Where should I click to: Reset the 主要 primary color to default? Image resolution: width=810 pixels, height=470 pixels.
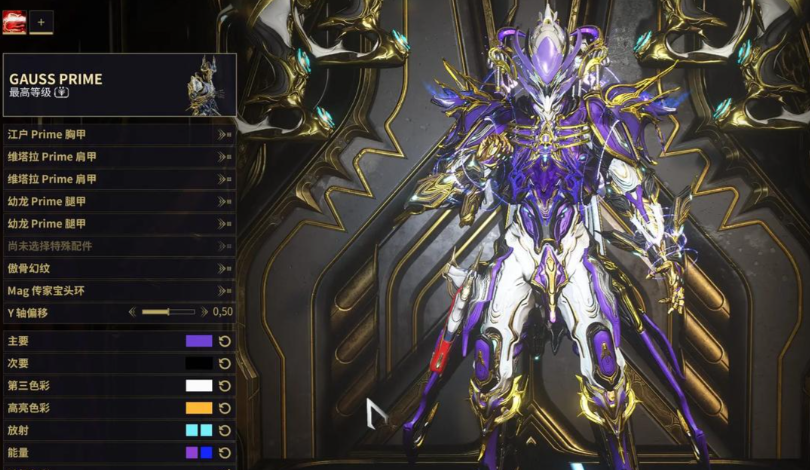point(225,341)
